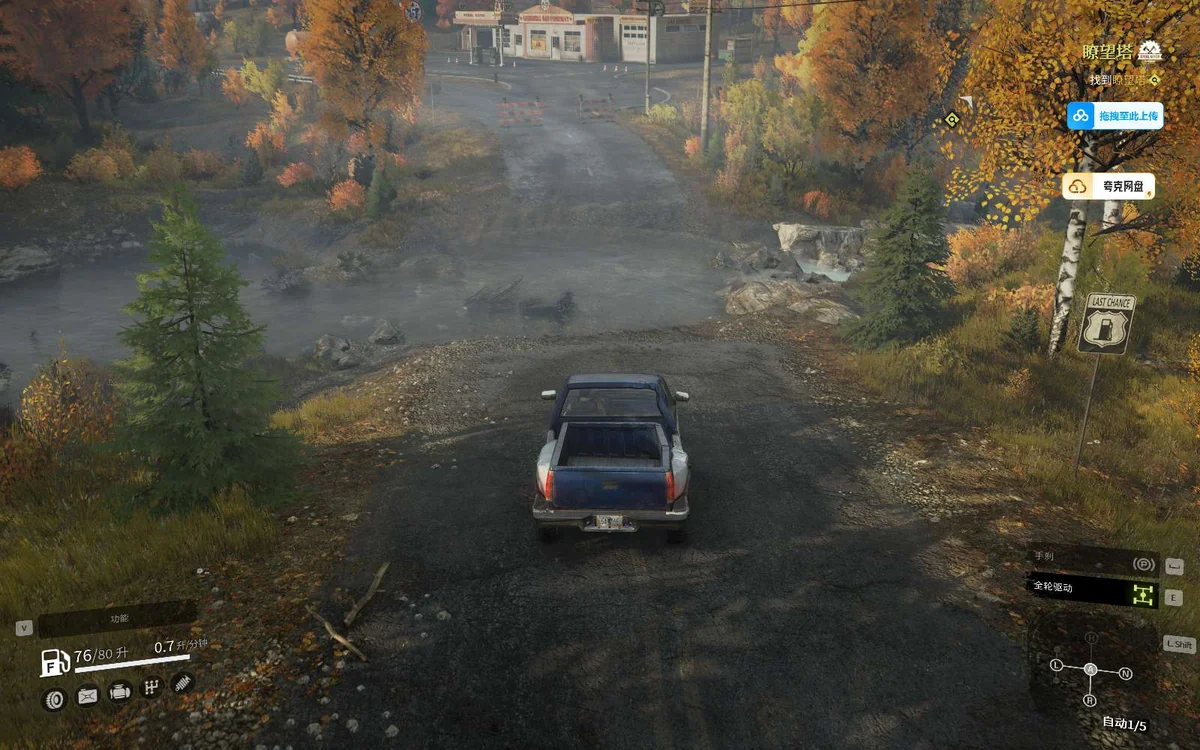Shift to the N neutral gear
Viewport: 1200px width, 750px height.
[x=1125, y=673]
